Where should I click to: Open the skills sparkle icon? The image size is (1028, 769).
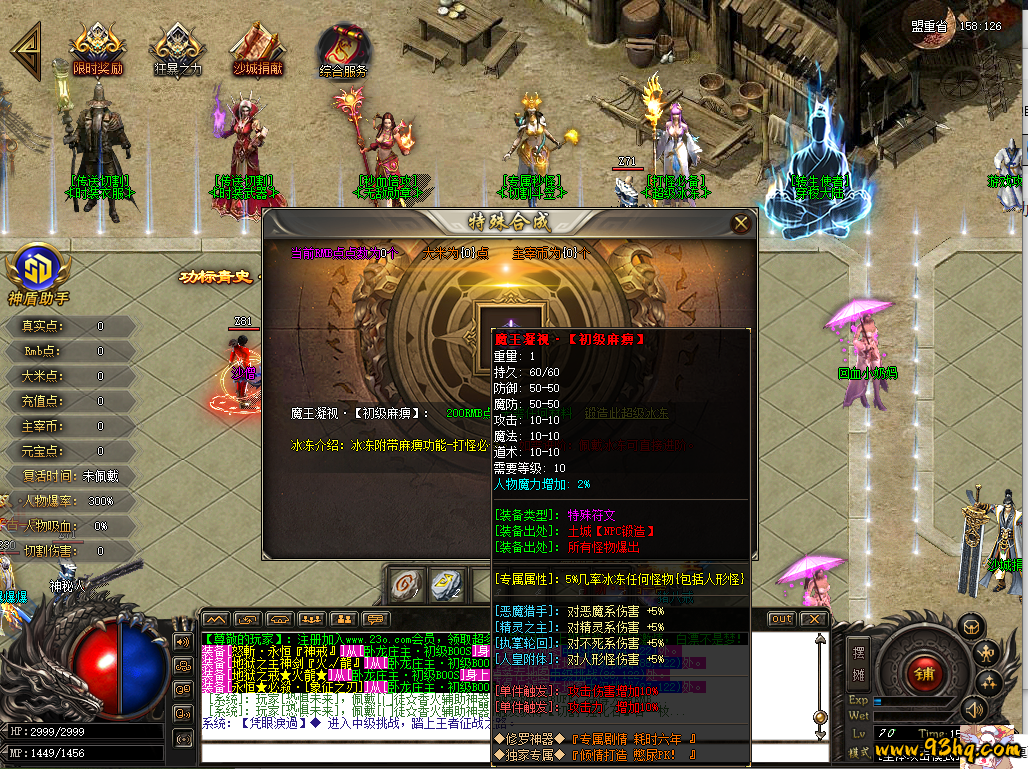tap(989, 683)
